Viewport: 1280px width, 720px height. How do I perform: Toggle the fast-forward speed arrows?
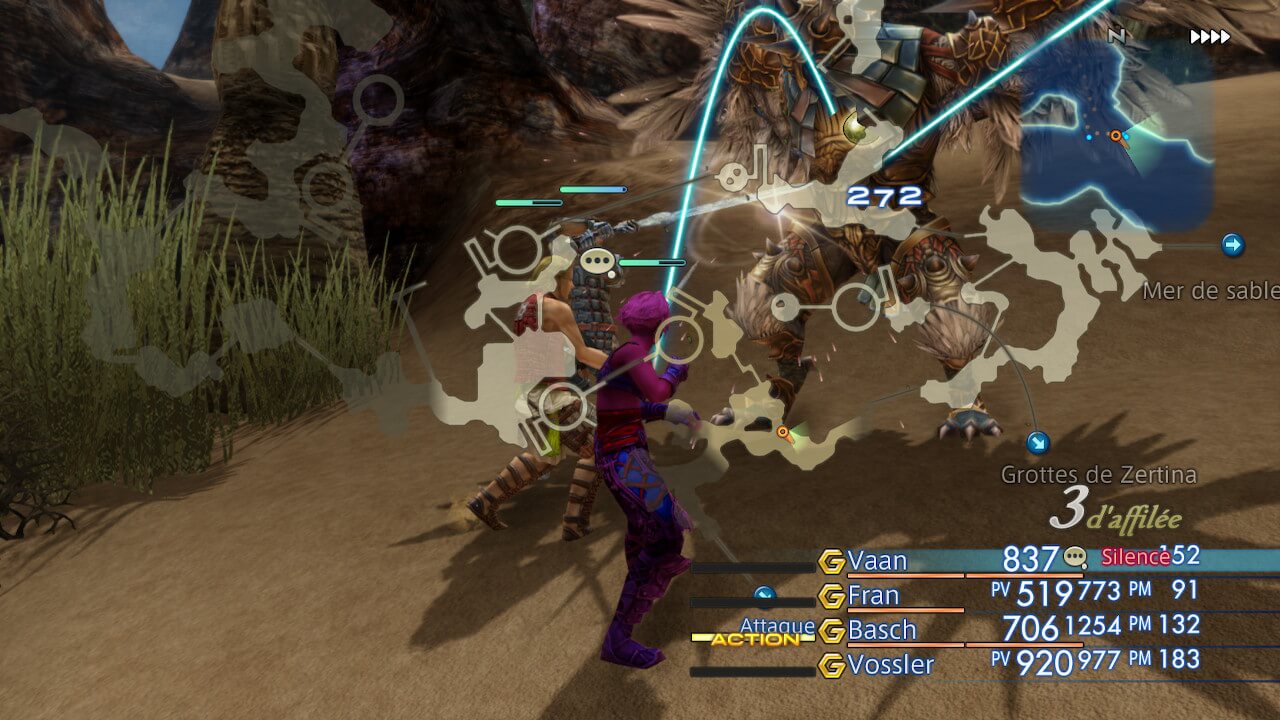click(x=1210, y=38)
